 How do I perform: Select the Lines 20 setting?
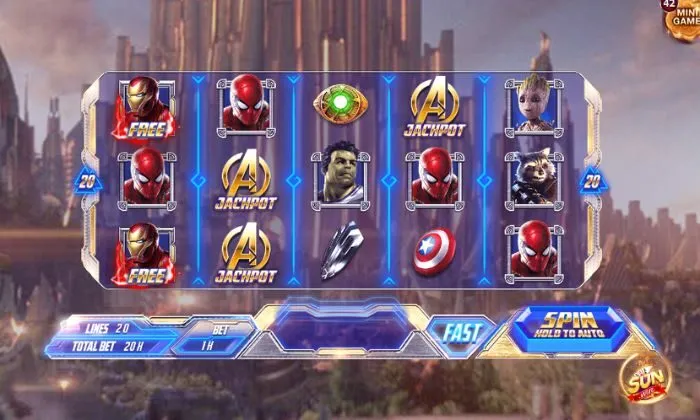[x=106, y=328]
